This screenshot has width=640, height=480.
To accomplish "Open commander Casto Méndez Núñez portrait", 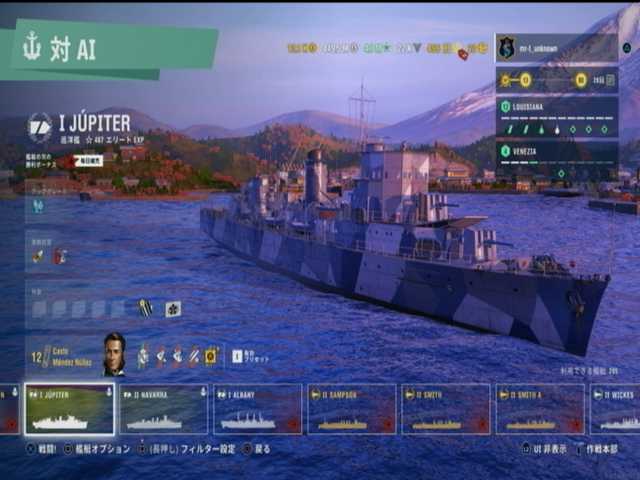I will [114, 354].
